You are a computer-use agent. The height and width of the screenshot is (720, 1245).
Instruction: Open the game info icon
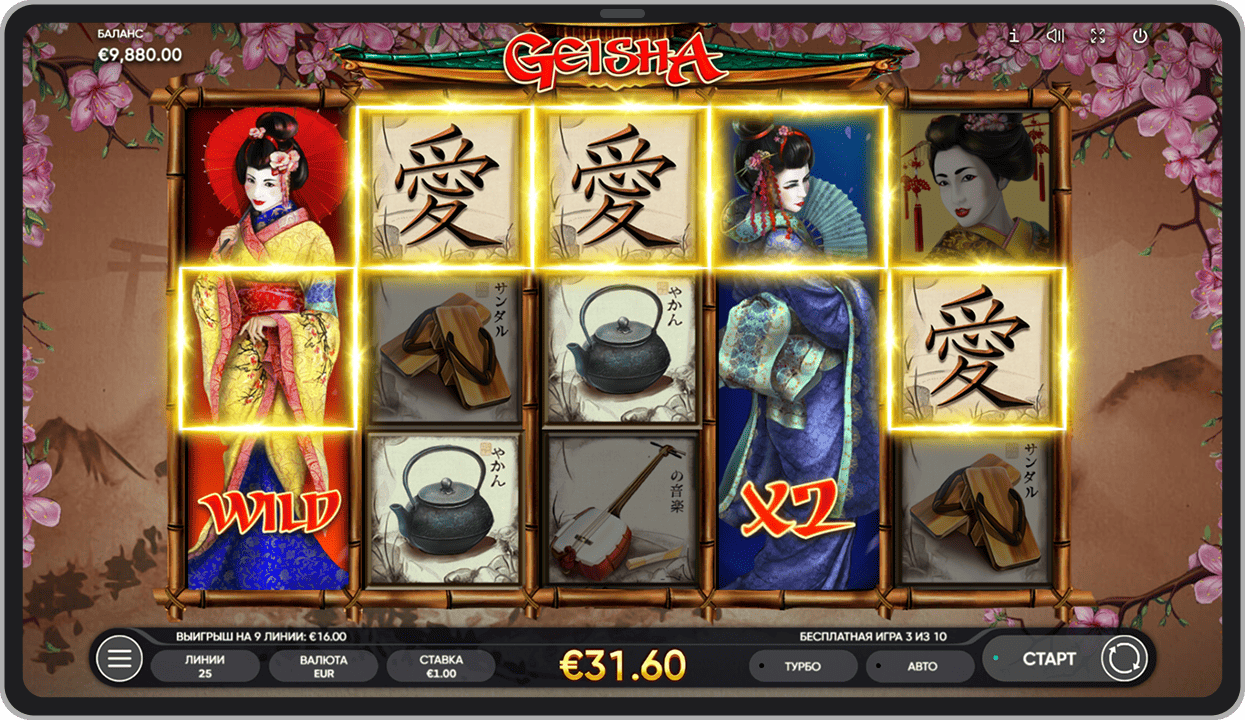(1014, 36)
